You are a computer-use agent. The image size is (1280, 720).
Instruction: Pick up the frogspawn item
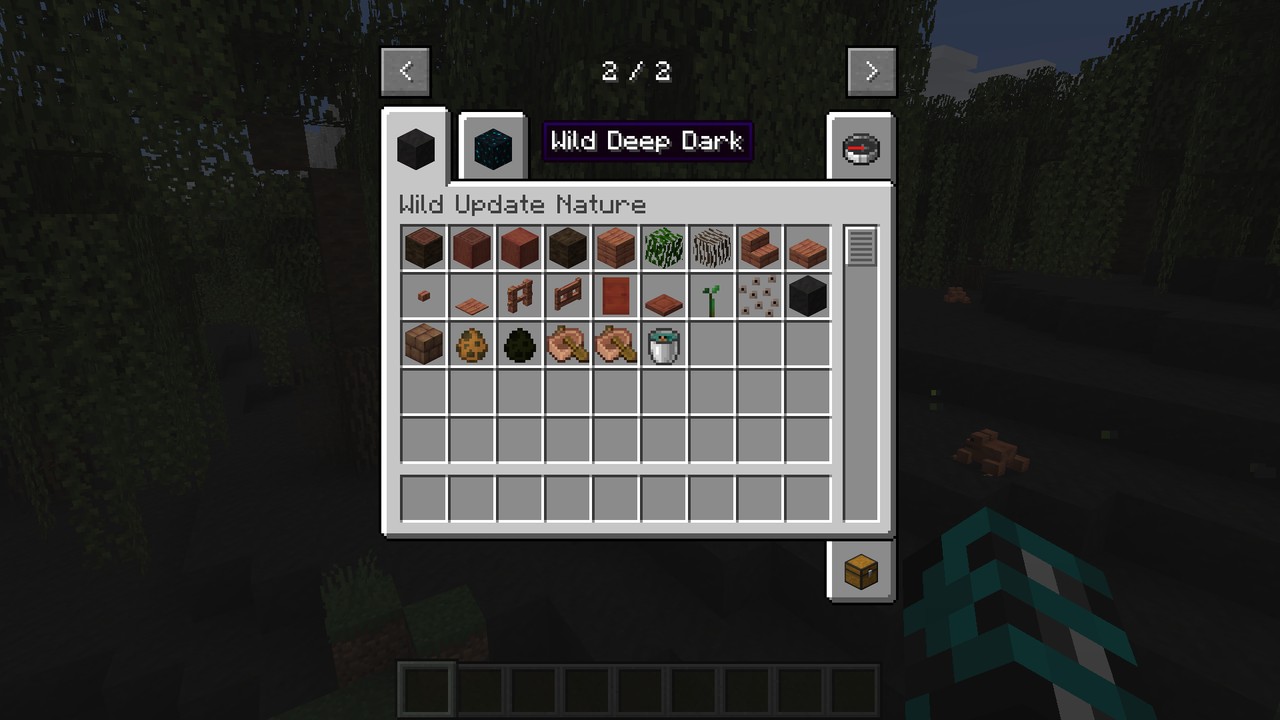pos(760,297)
